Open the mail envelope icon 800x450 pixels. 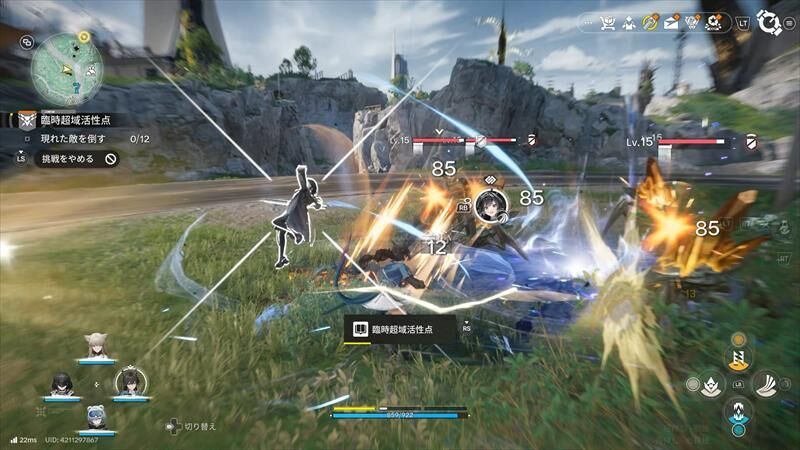(x=672, y=22)
